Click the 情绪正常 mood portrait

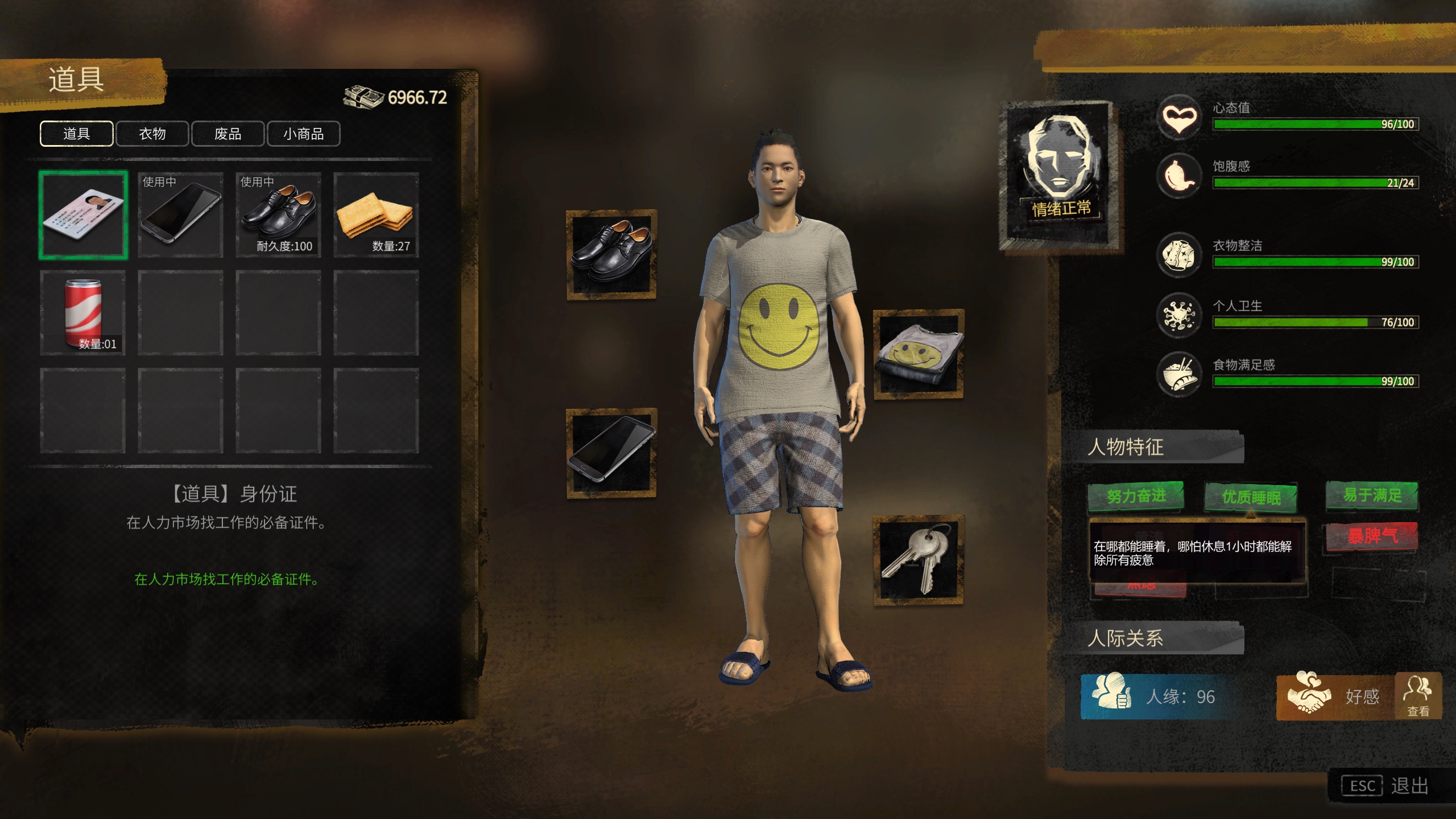(x=1061, y=173)
